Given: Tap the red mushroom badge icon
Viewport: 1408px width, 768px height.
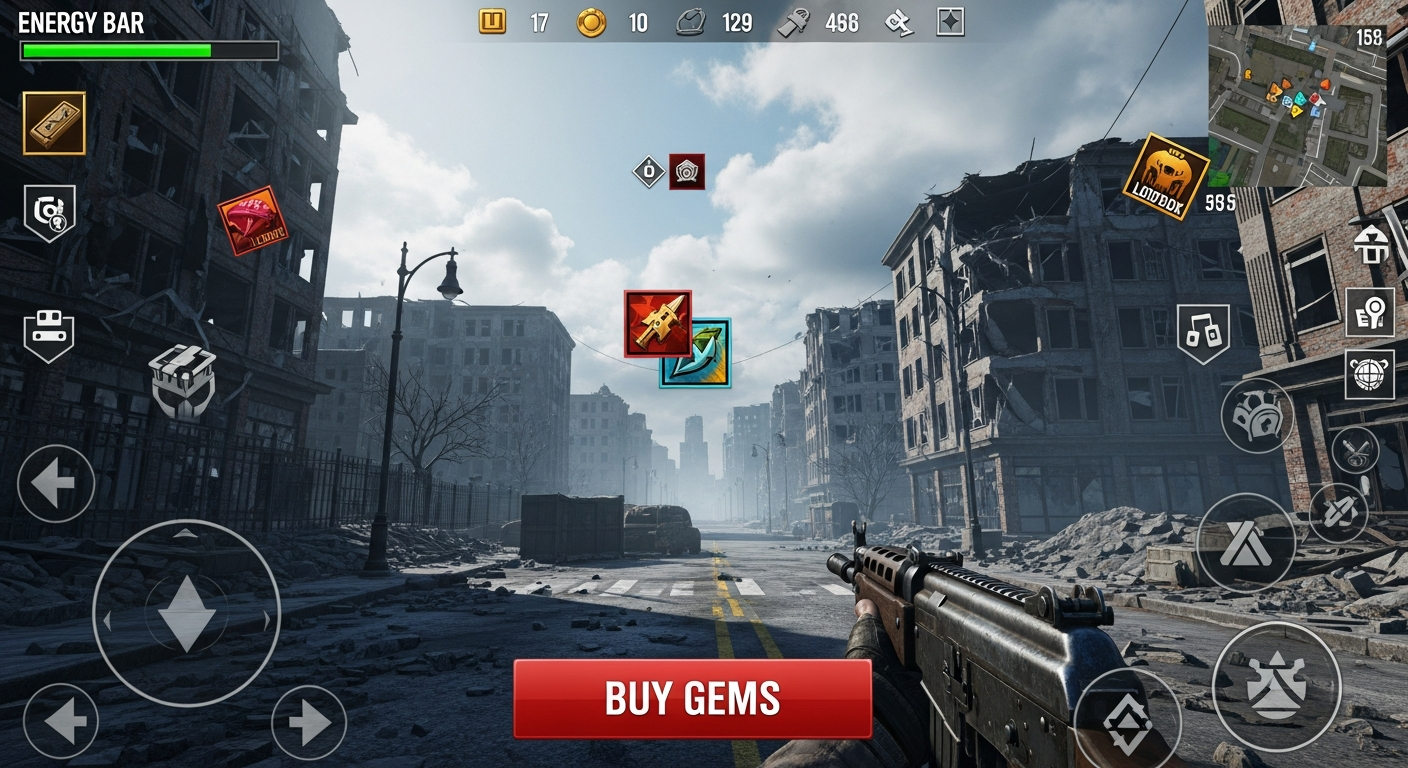Looking at the screenshot, I should tap(252, 220).
